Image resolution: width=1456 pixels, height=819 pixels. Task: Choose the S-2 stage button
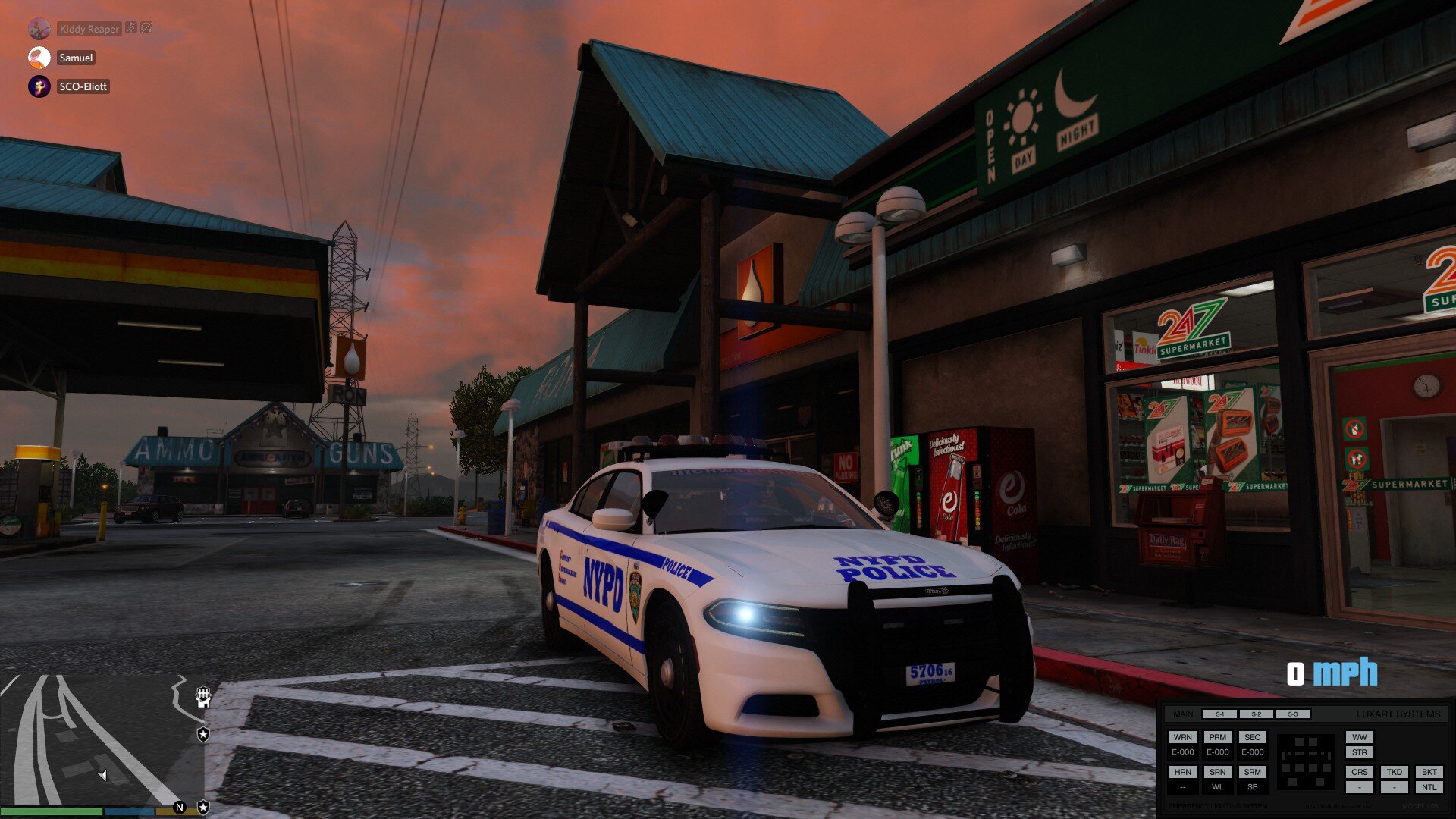pyautogui.click(x=1256, y=714)
